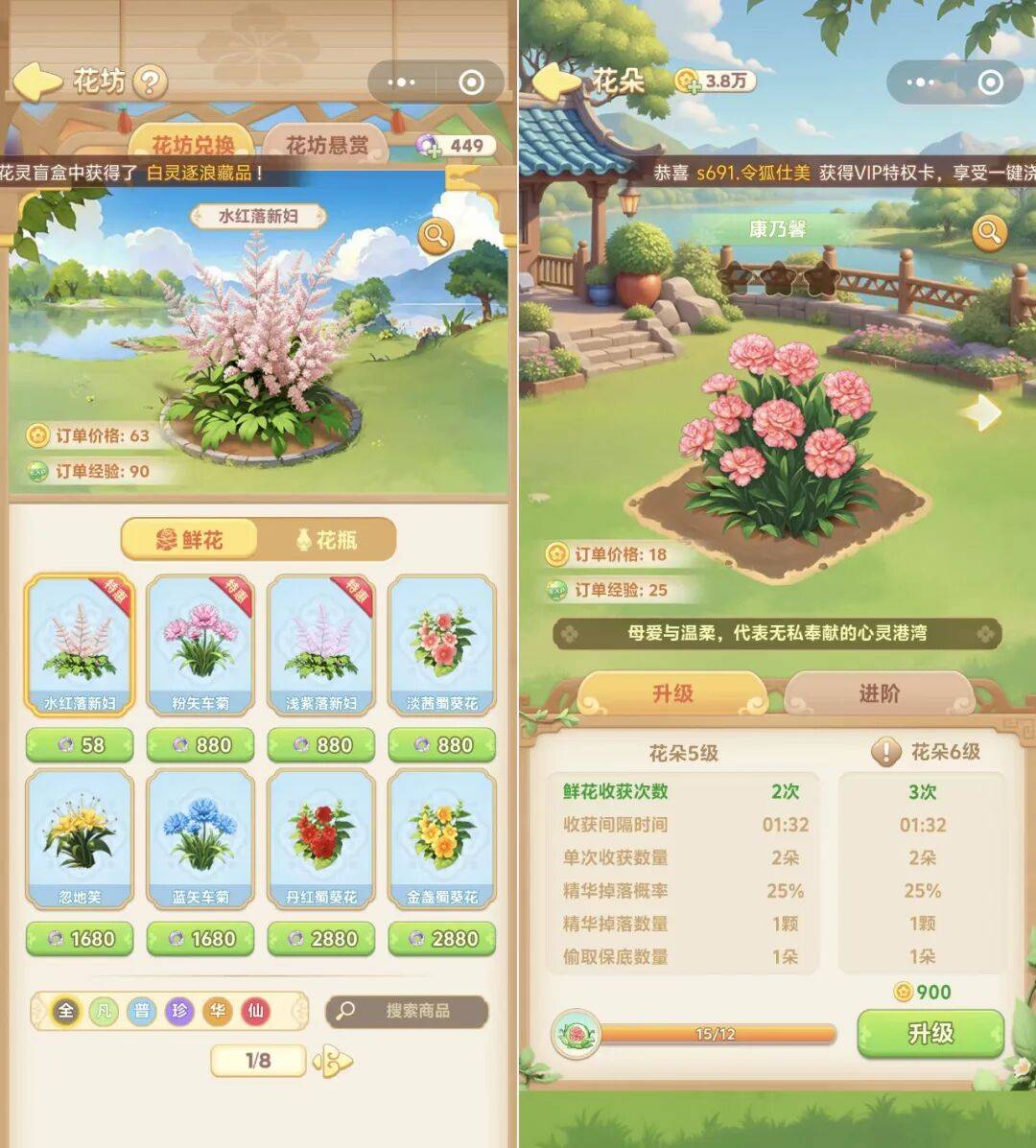
Task: Show the next flower with right arrow
Action: click(x=980, y=412)
